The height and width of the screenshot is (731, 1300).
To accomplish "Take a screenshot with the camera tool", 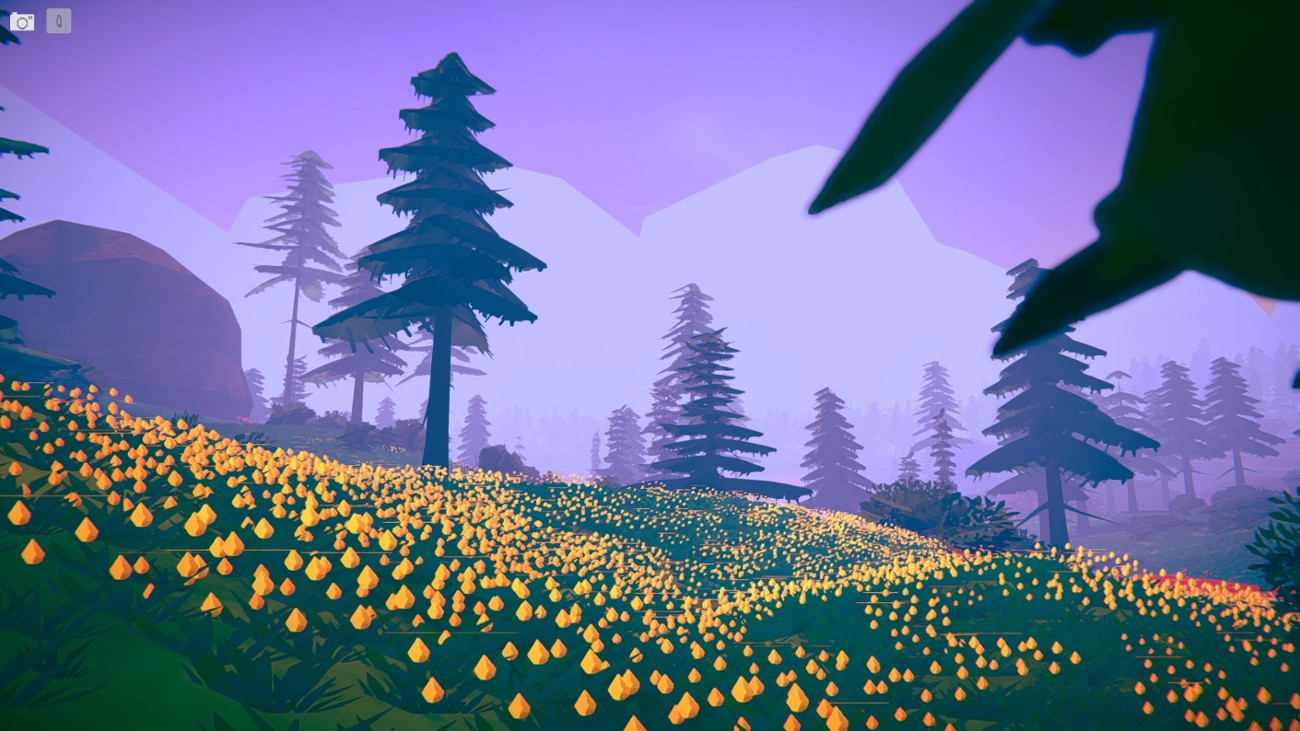I will click(x=22, y=21).
